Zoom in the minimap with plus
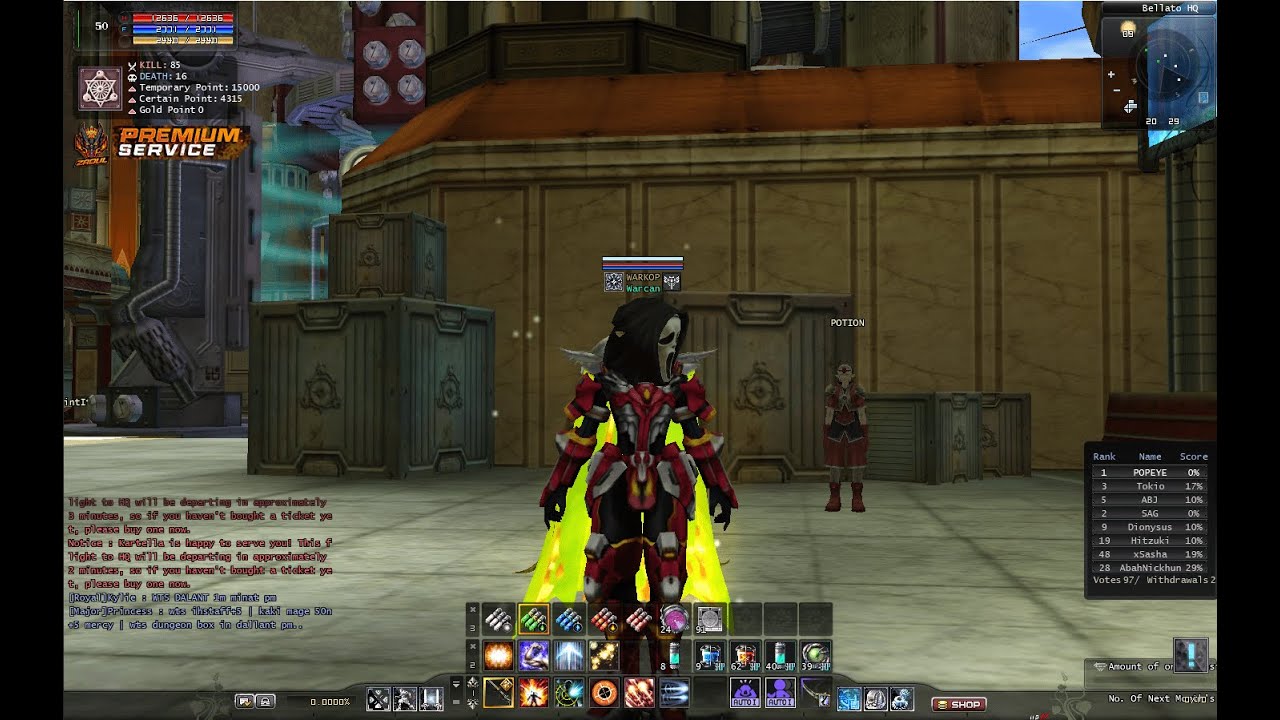 1111,74
